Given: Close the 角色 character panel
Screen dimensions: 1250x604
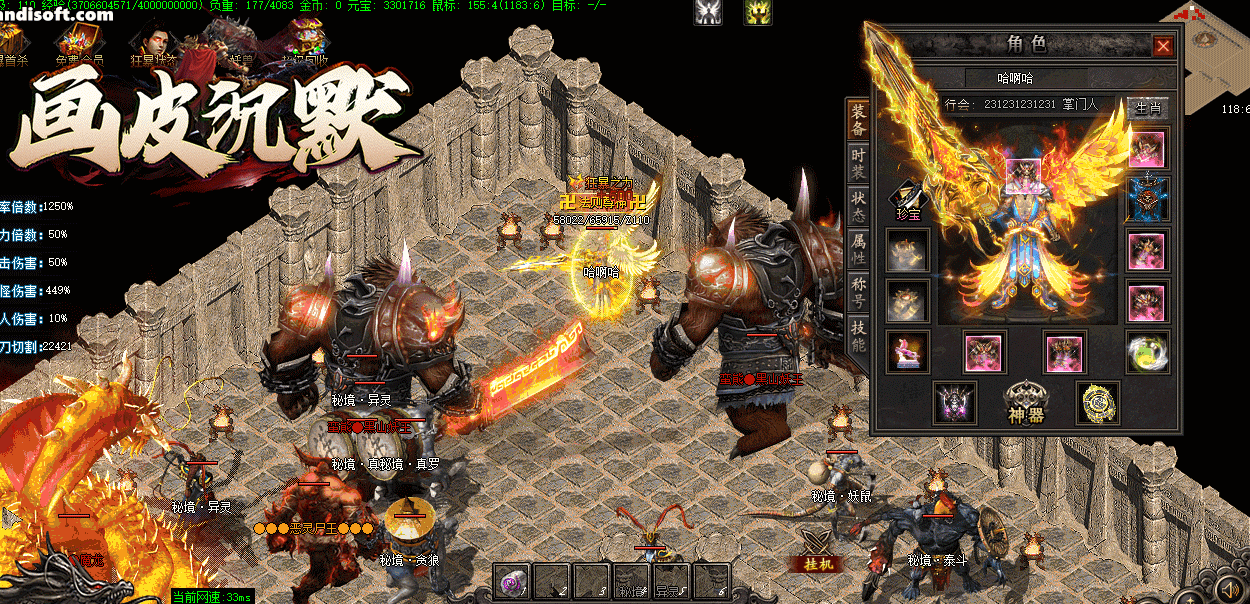Looking at the screenshot, I should pos(1162,46).
